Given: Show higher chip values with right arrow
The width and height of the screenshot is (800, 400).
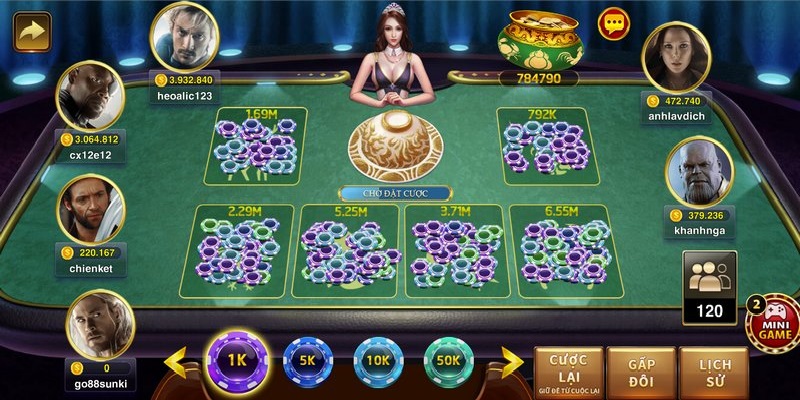Looking at the screenshot, I should 512,362.
